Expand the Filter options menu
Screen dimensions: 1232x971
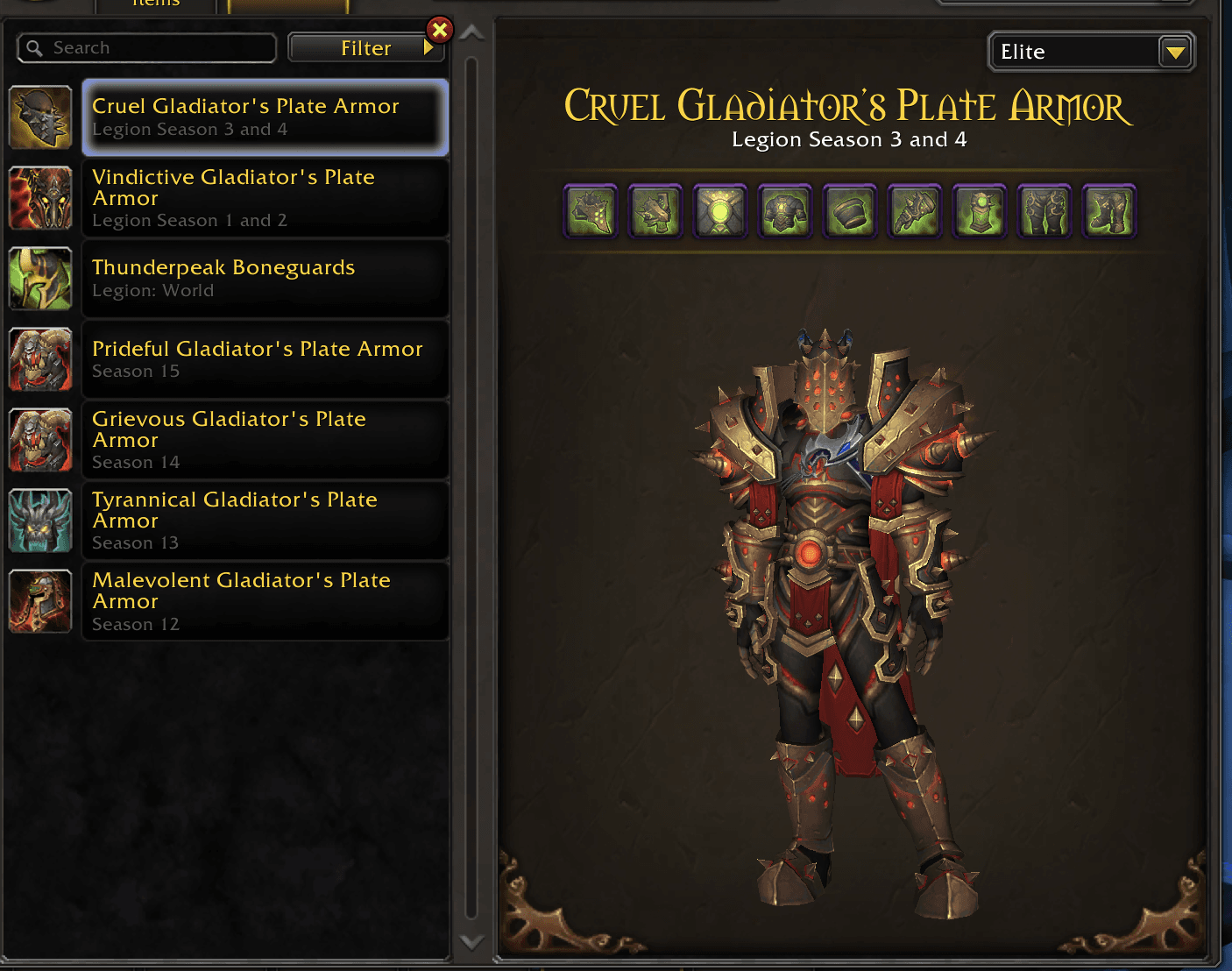[x=366, y=47]
